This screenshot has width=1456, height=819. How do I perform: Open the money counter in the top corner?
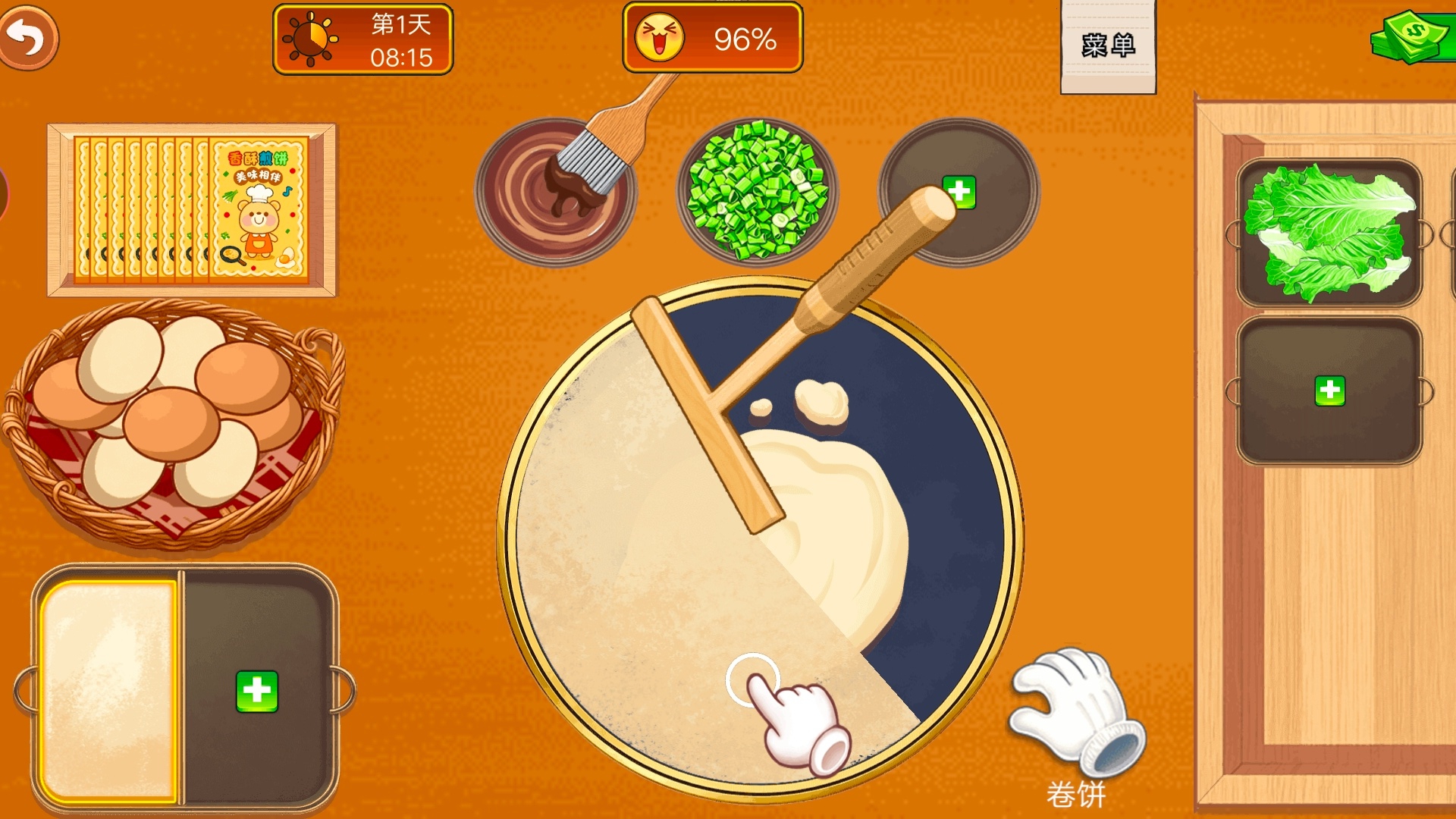coord(1410,34)
